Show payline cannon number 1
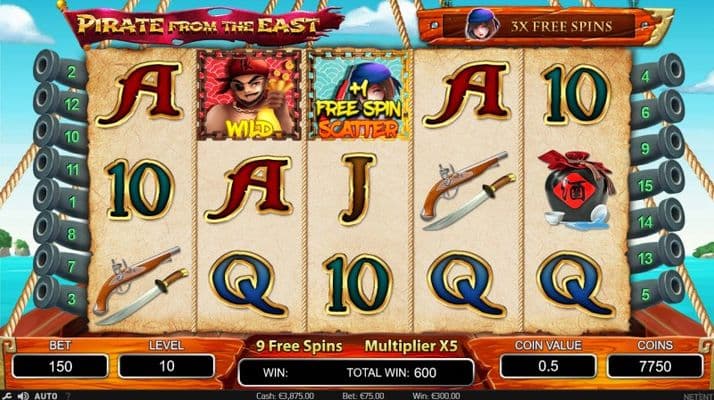 62,198
